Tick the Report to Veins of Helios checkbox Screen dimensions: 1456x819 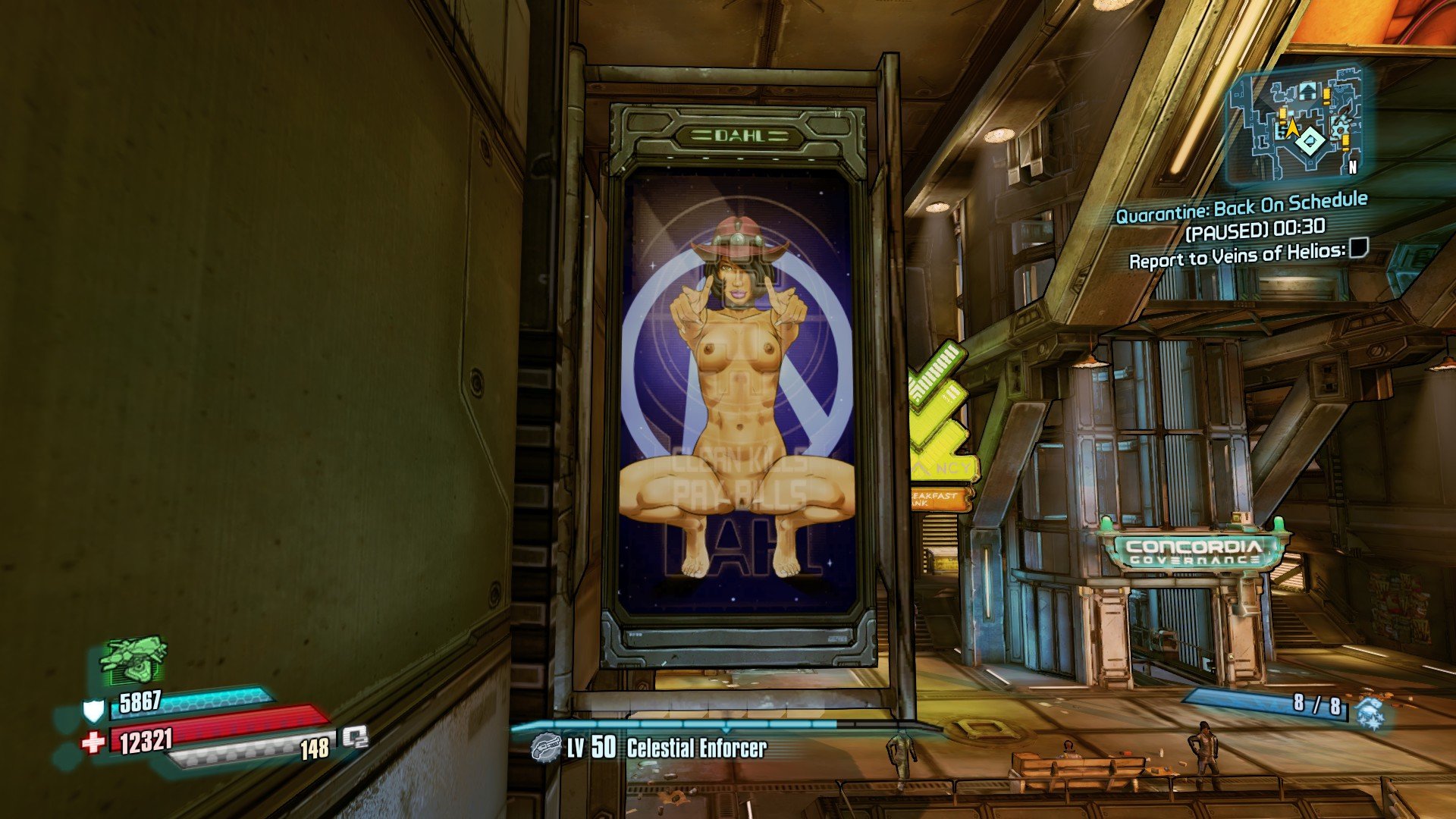tap(1358, 247)
